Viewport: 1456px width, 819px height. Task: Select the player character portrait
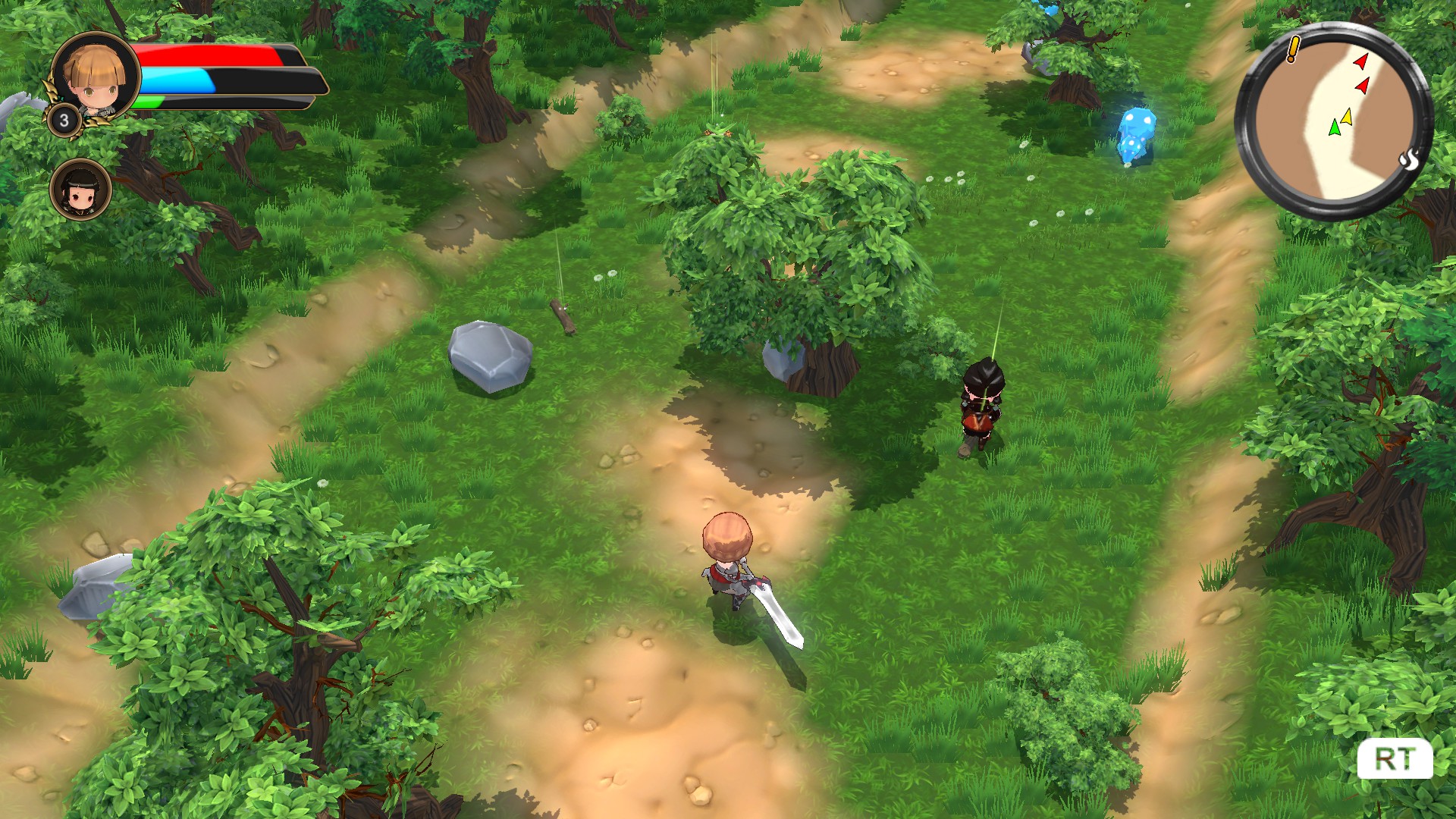(95, 76)
